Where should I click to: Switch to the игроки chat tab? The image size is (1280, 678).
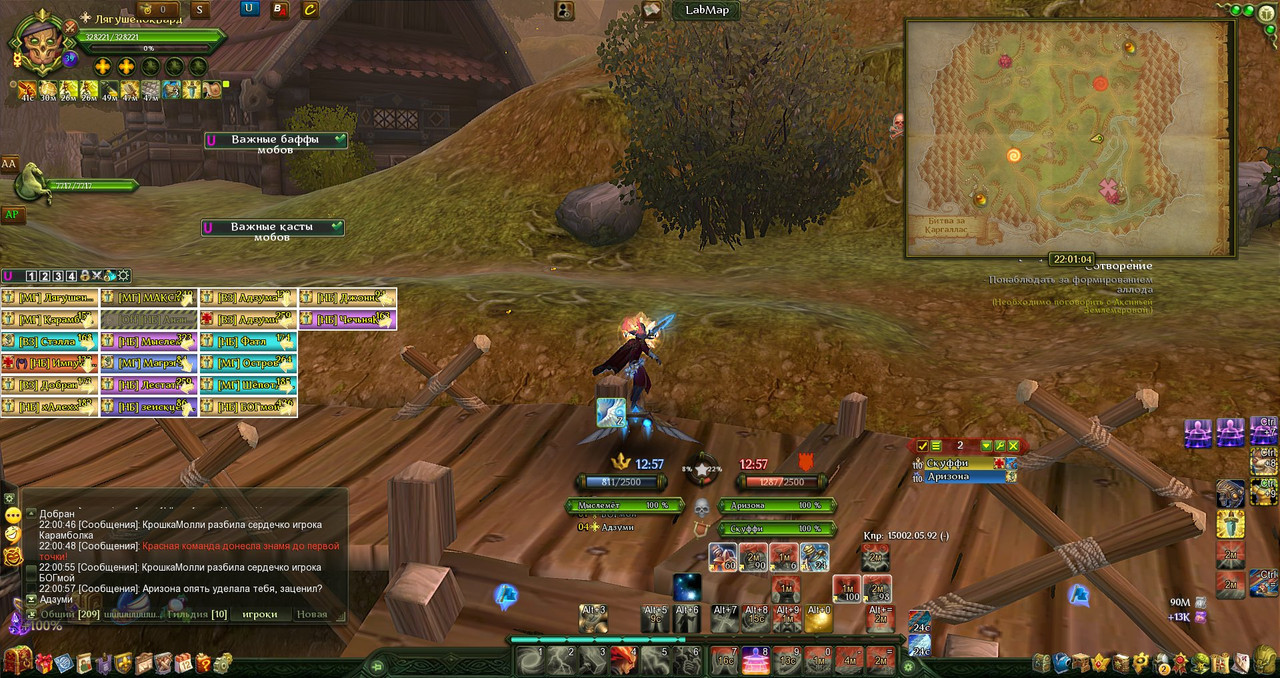coord(259,614)
